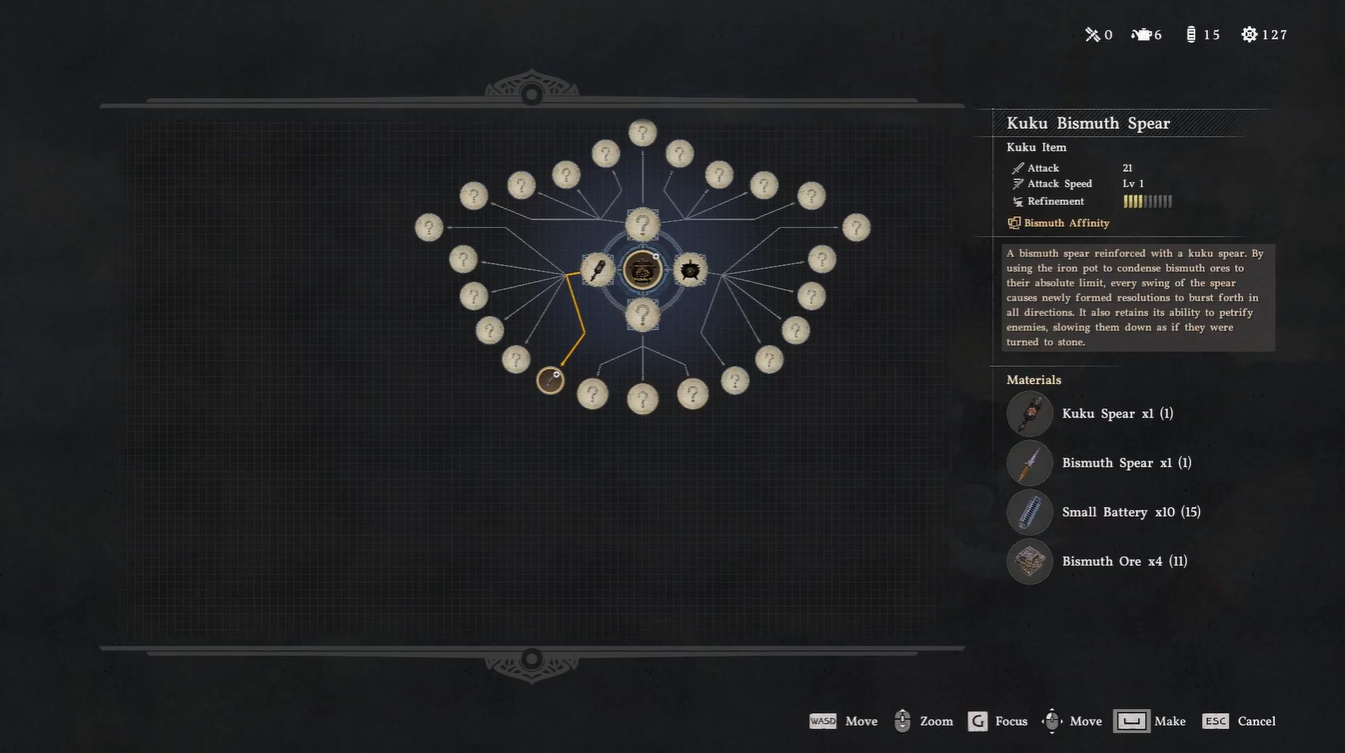Click the Bismuth Ore material icon
The image size is (1345, 753).
(x=1029, y=561)
